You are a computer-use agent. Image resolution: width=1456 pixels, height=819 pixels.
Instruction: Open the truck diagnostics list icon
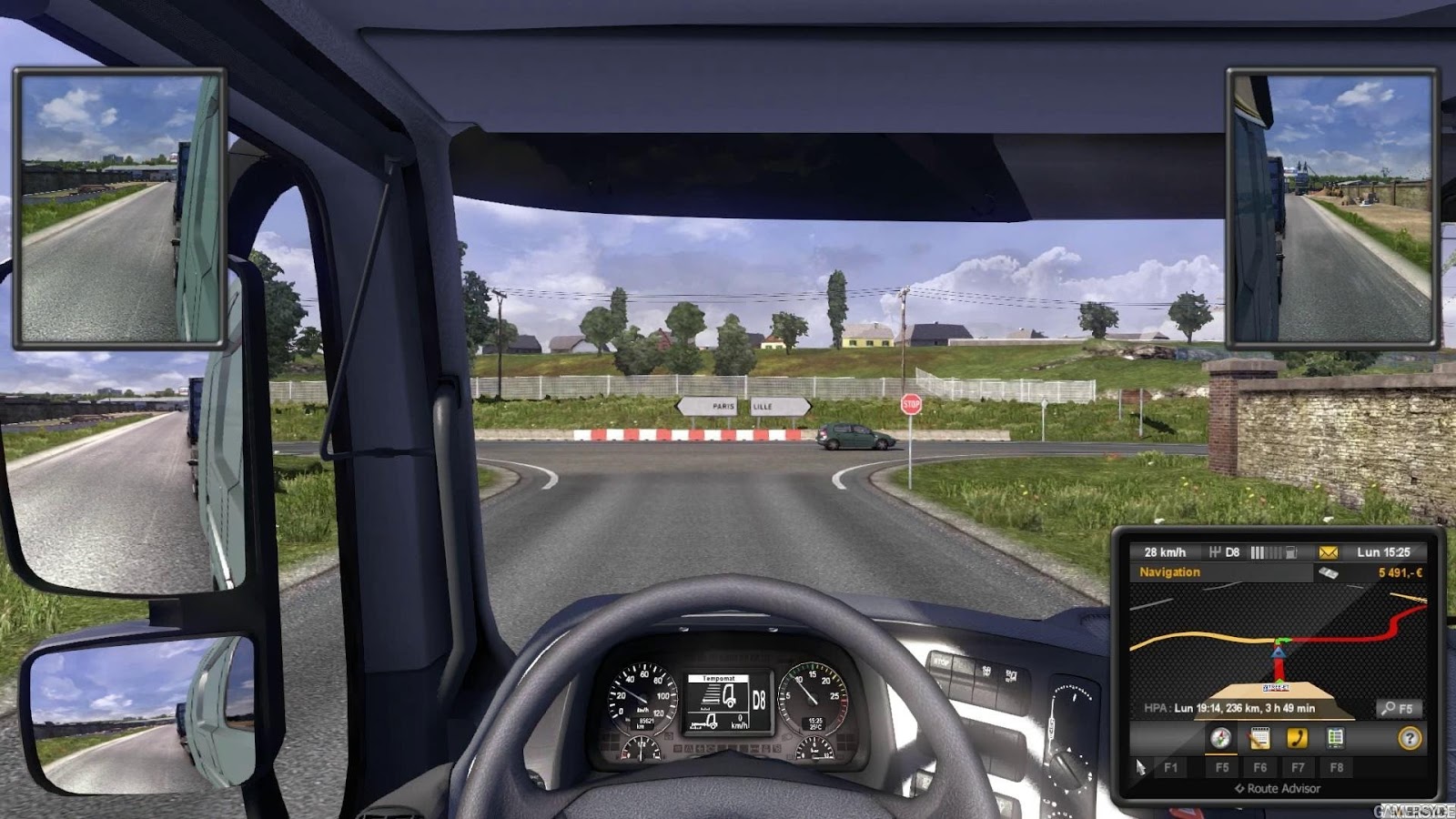pos(1335,738)
